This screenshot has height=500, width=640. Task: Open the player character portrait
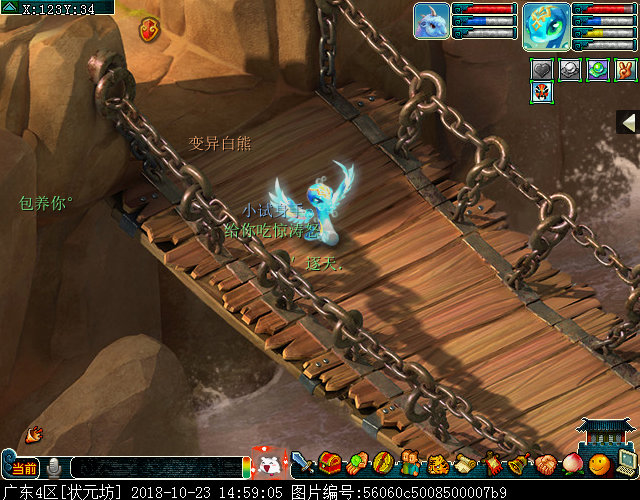point(546,26)
